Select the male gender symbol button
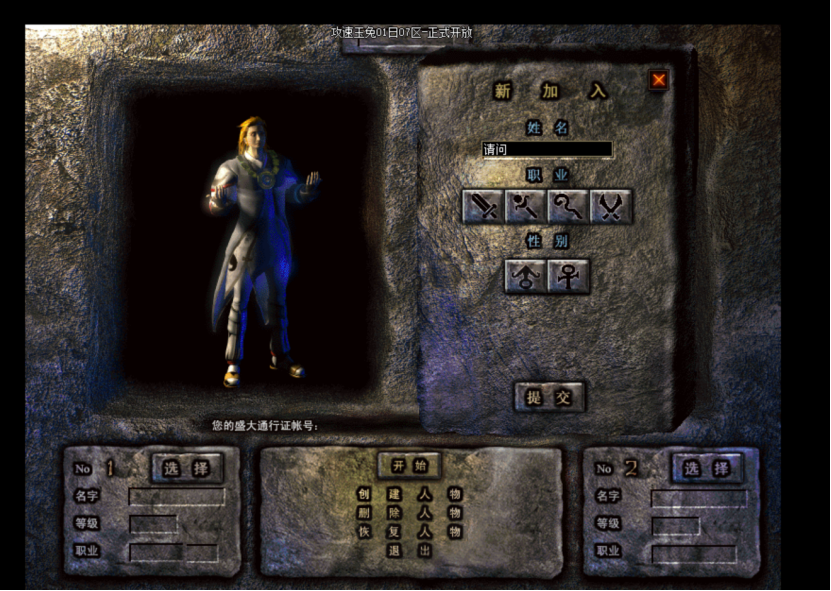Screen dimensions: 831x591 point(525,276)
